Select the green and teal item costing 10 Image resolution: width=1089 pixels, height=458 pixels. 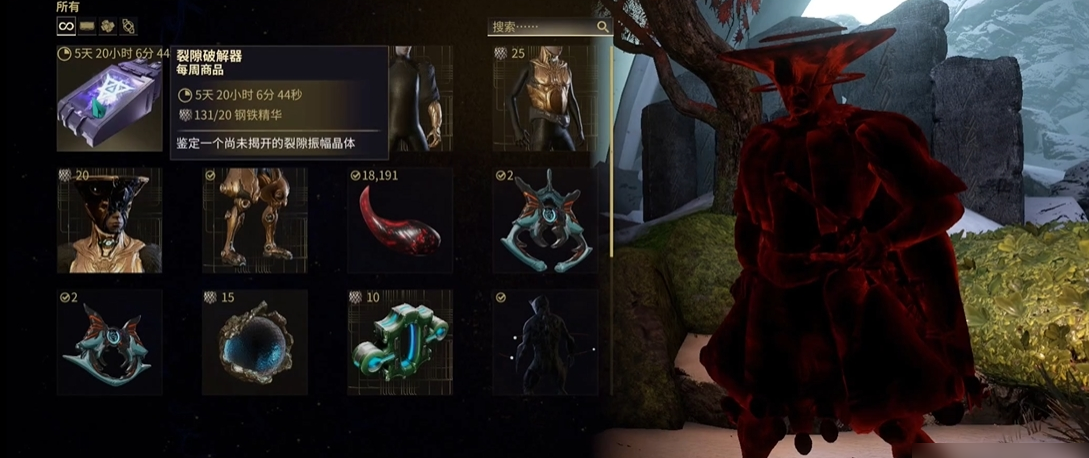[399, 343]
